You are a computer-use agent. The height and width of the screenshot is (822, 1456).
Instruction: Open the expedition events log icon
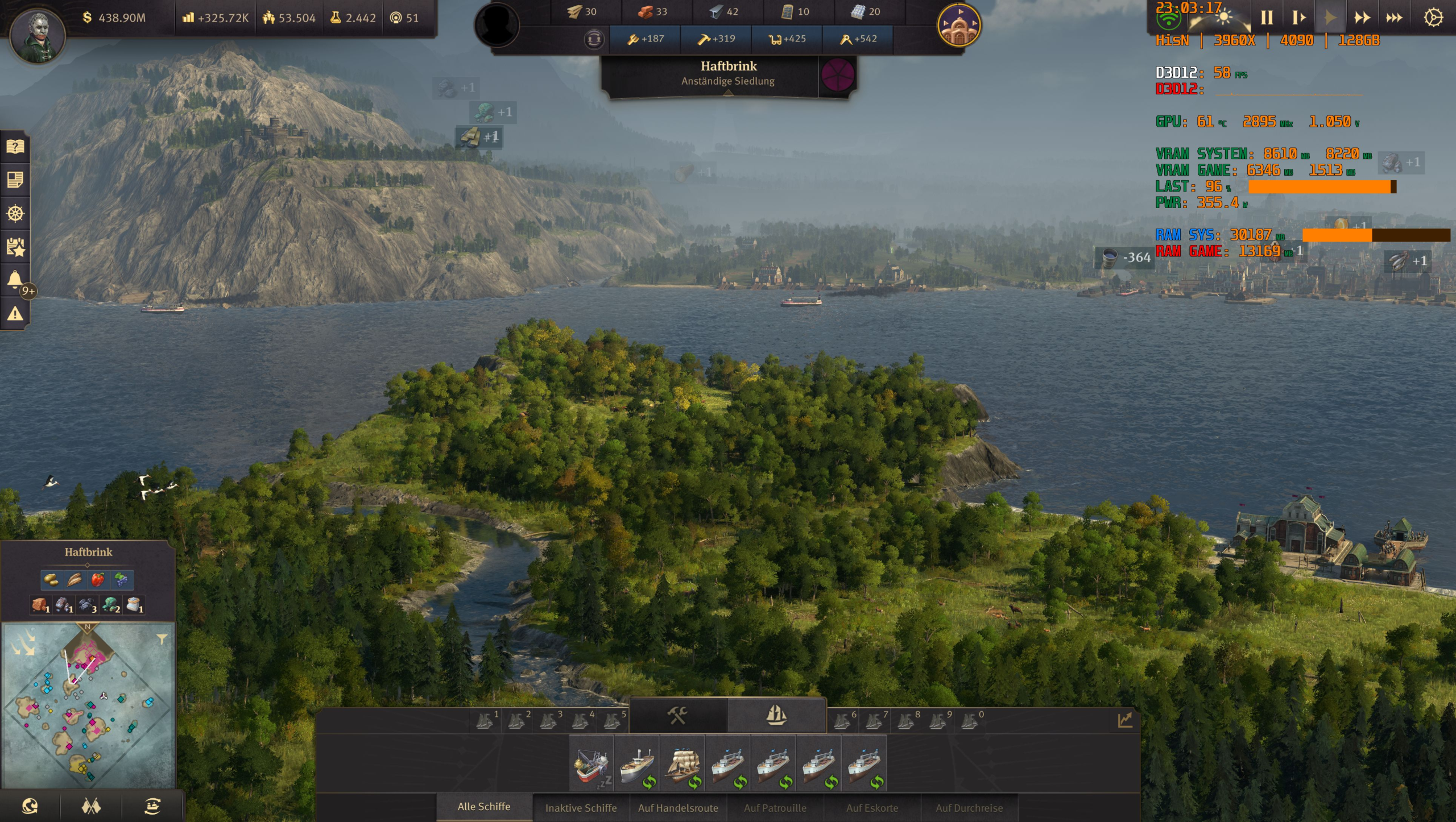(x=15, y=247)
